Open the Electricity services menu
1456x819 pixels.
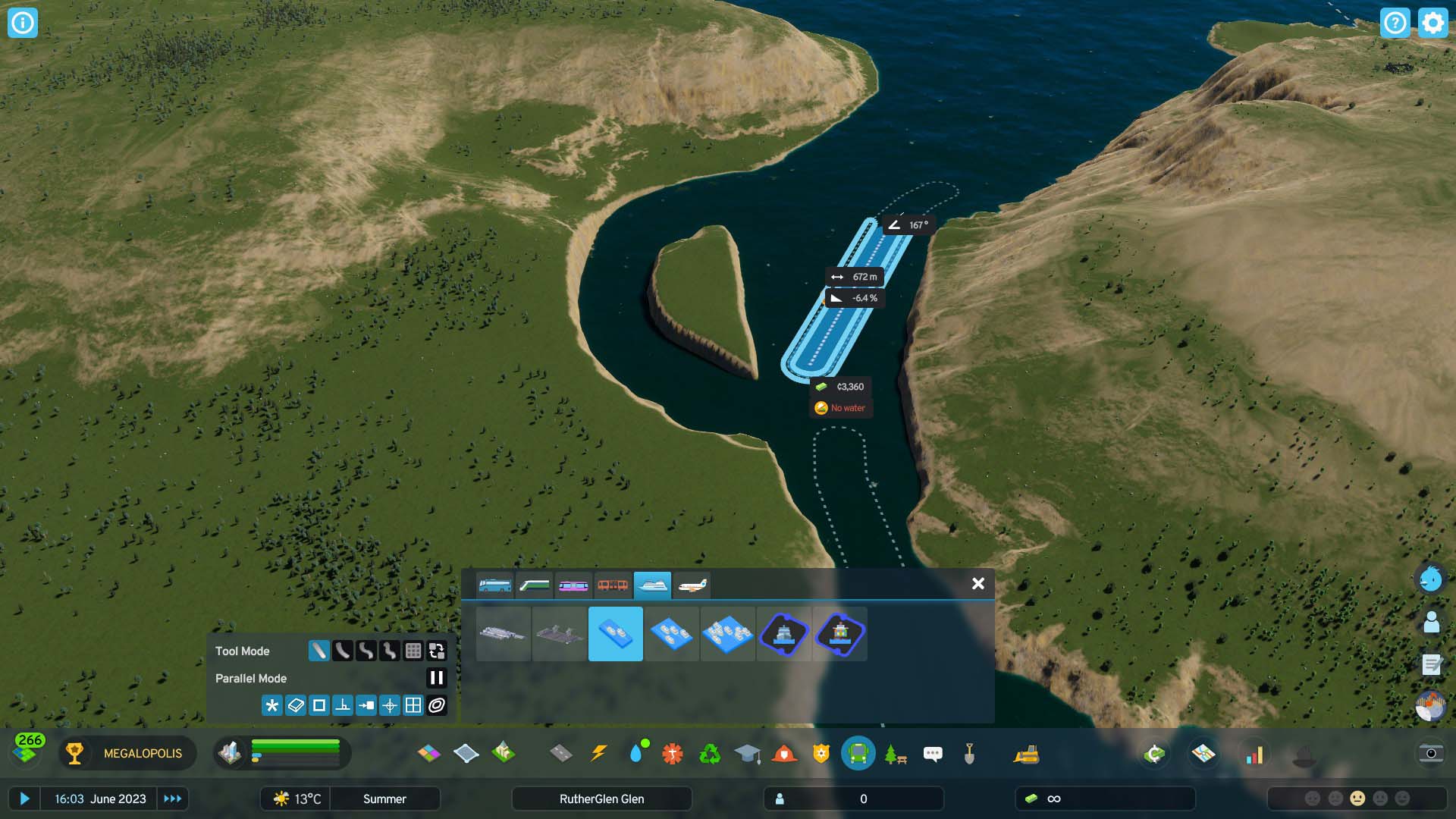coord(598,753)
